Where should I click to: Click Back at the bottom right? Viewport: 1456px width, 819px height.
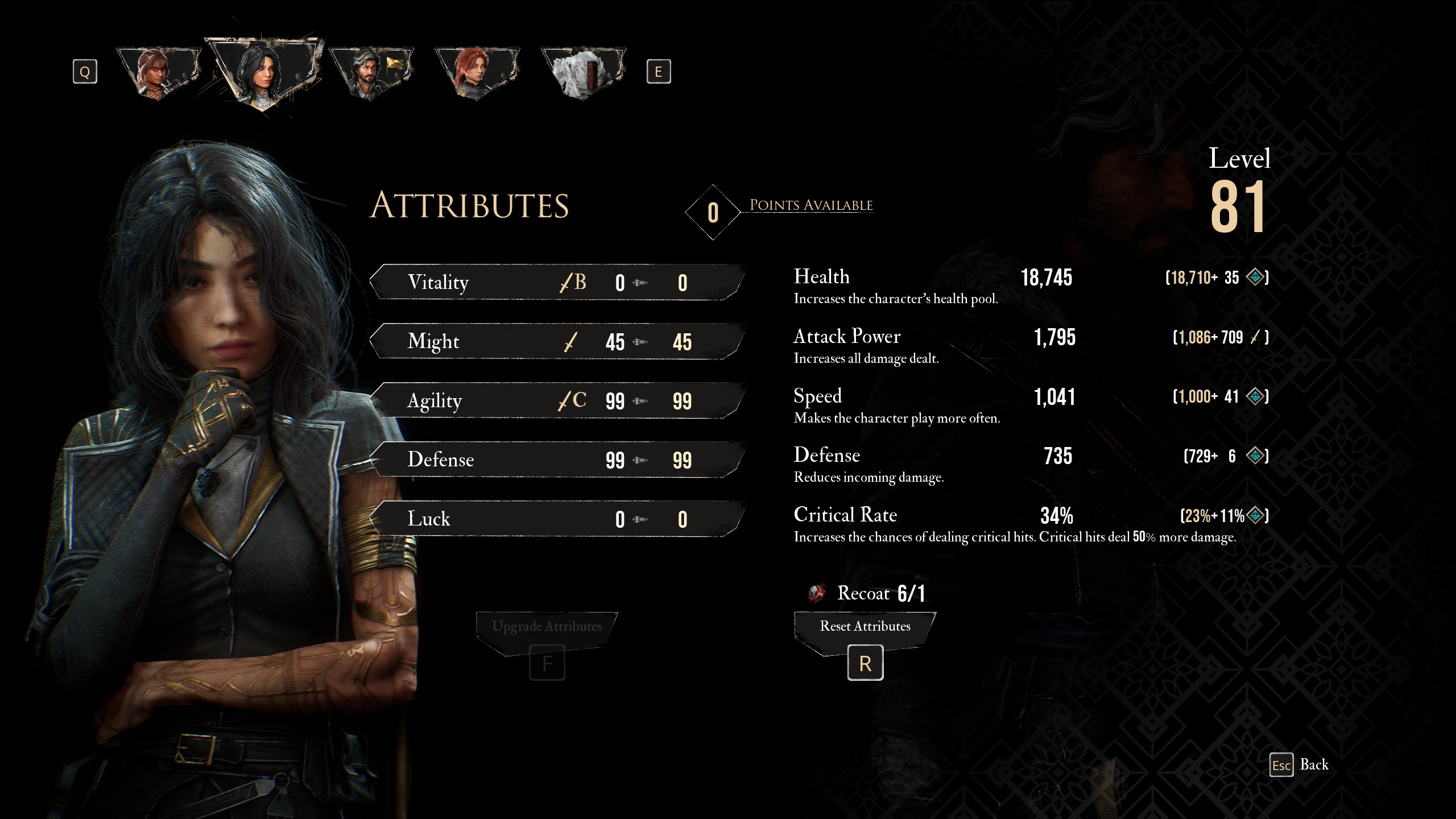[1314, 765]
